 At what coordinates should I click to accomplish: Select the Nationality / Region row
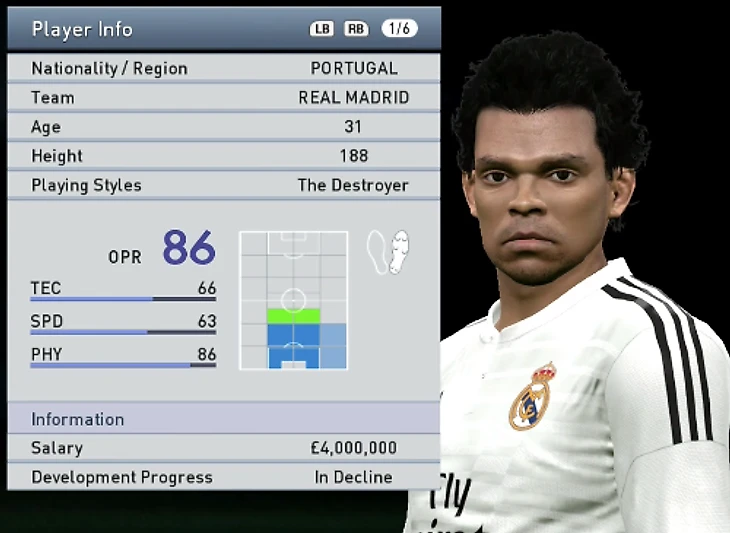click(x=223, y=68)
